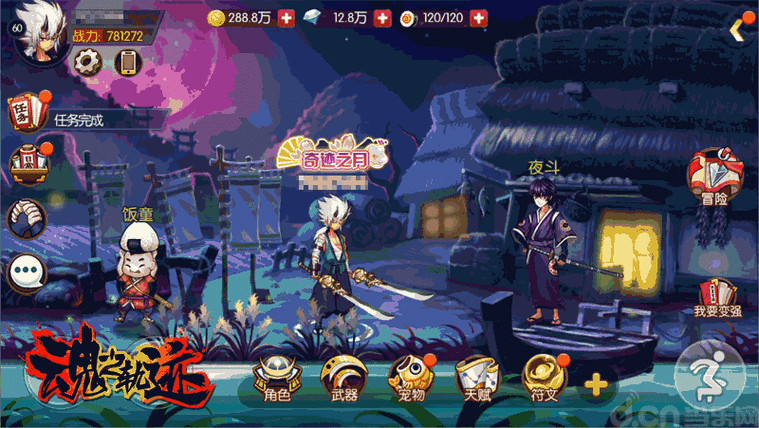Open settings with the gear icon
Screen dimensions: 759x428
pos(88,61)
